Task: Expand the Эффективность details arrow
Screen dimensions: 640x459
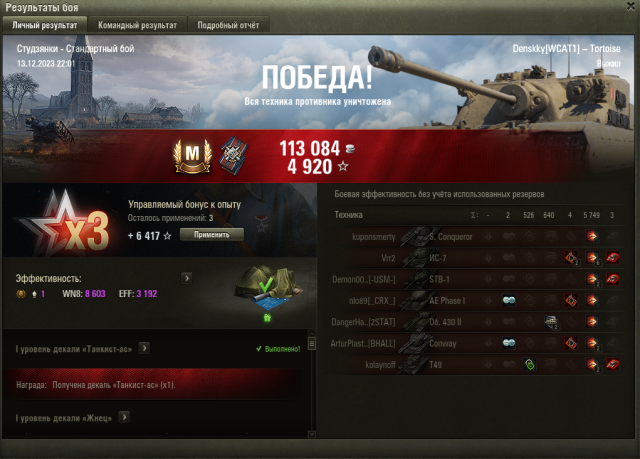Action: pos(186,278)
